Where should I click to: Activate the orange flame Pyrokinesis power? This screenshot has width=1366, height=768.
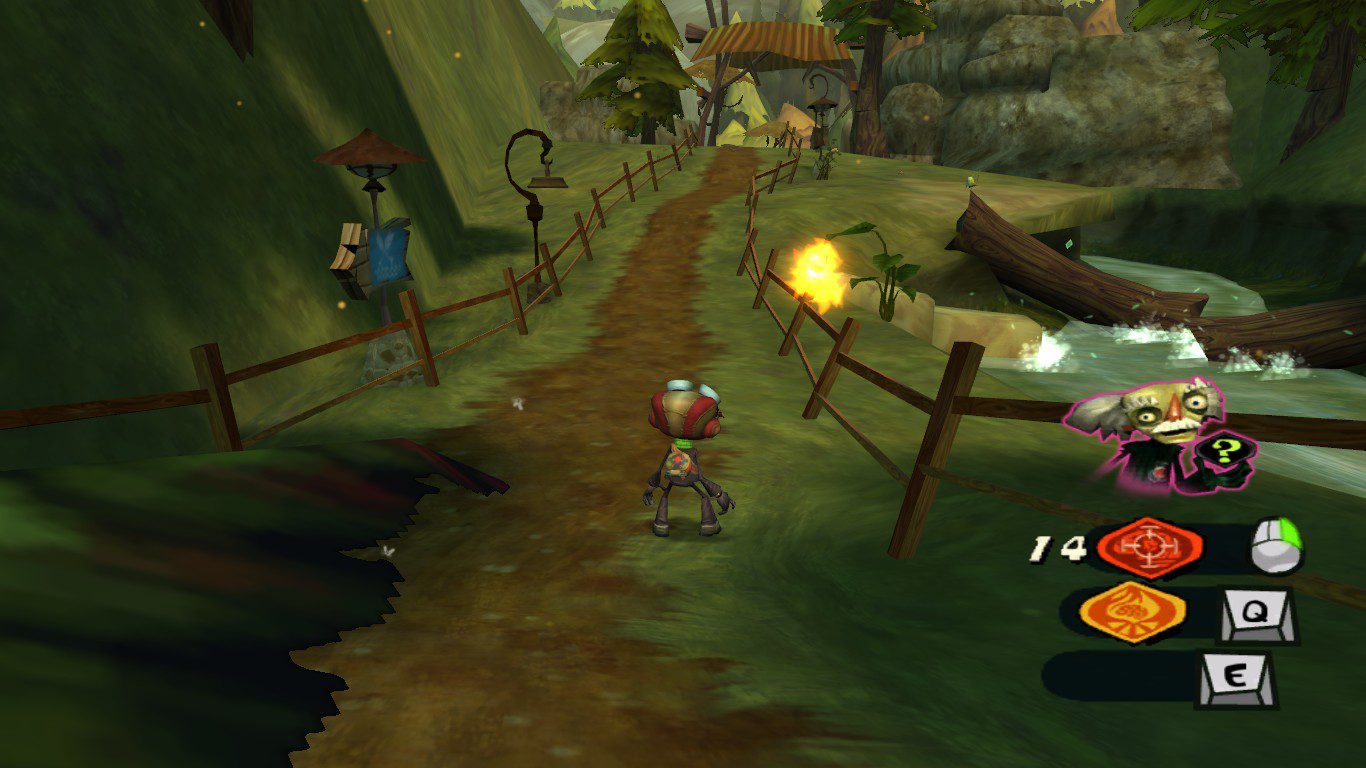click(x=1134, y=611)
